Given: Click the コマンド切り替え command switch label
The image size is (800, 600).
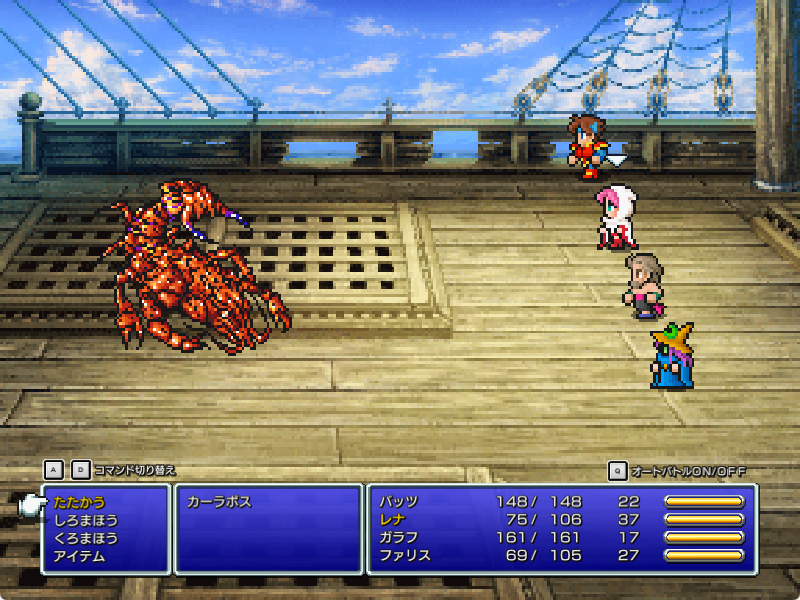Looking at the screenshot, I should tap(134, 470).
